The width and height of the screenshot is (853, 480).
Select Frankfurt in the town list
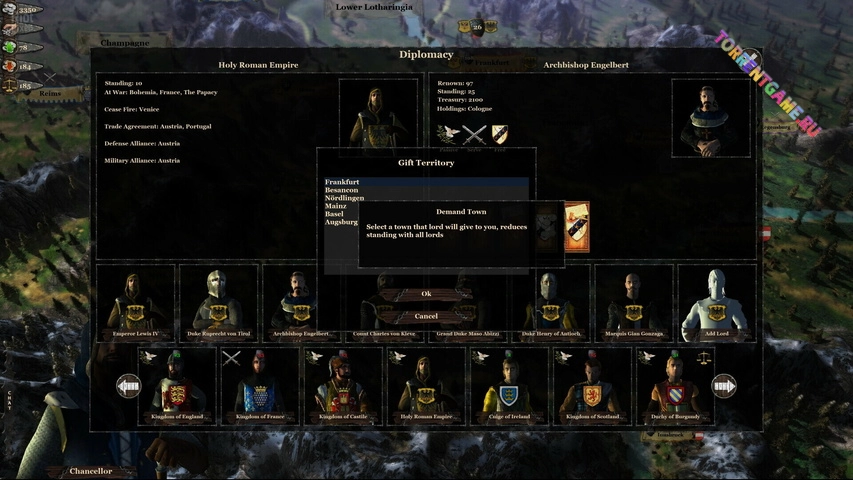click(343, 182)
